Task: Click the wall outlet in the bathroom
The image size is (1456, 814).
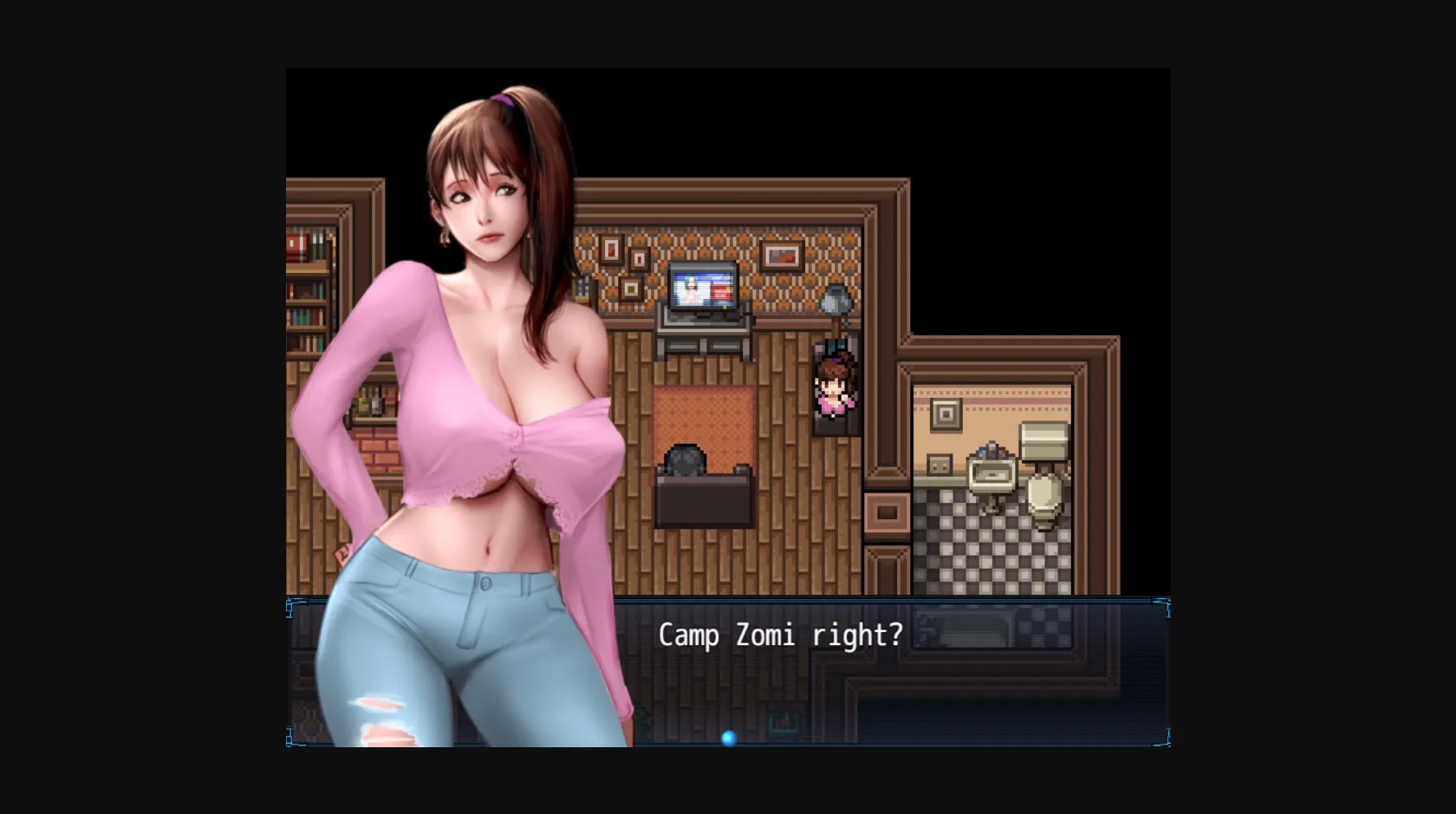Action: pyautogui.click(x=939, y=465)
